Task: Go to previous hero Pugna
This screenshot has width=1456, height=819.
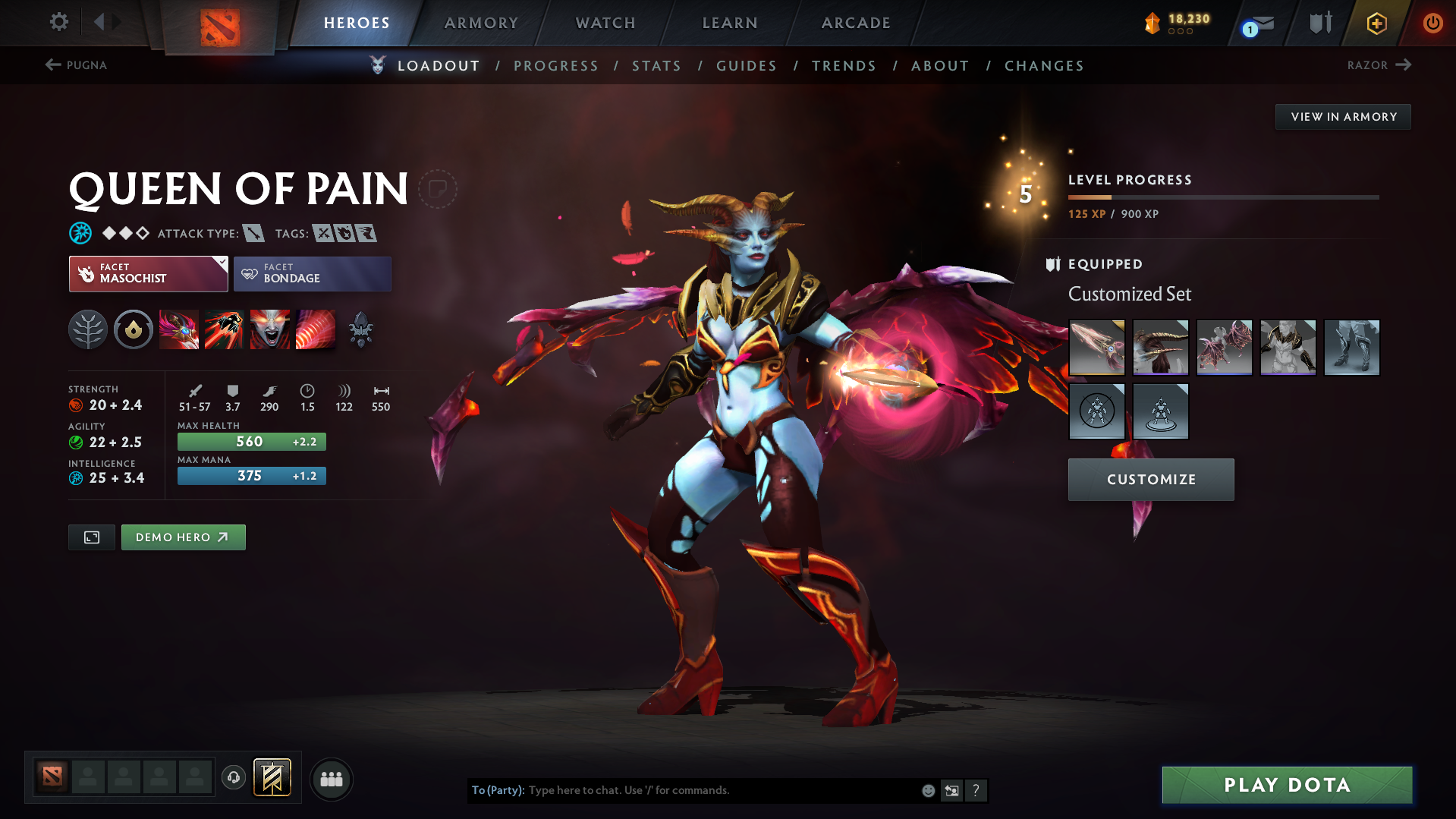Action: (76, 65)
